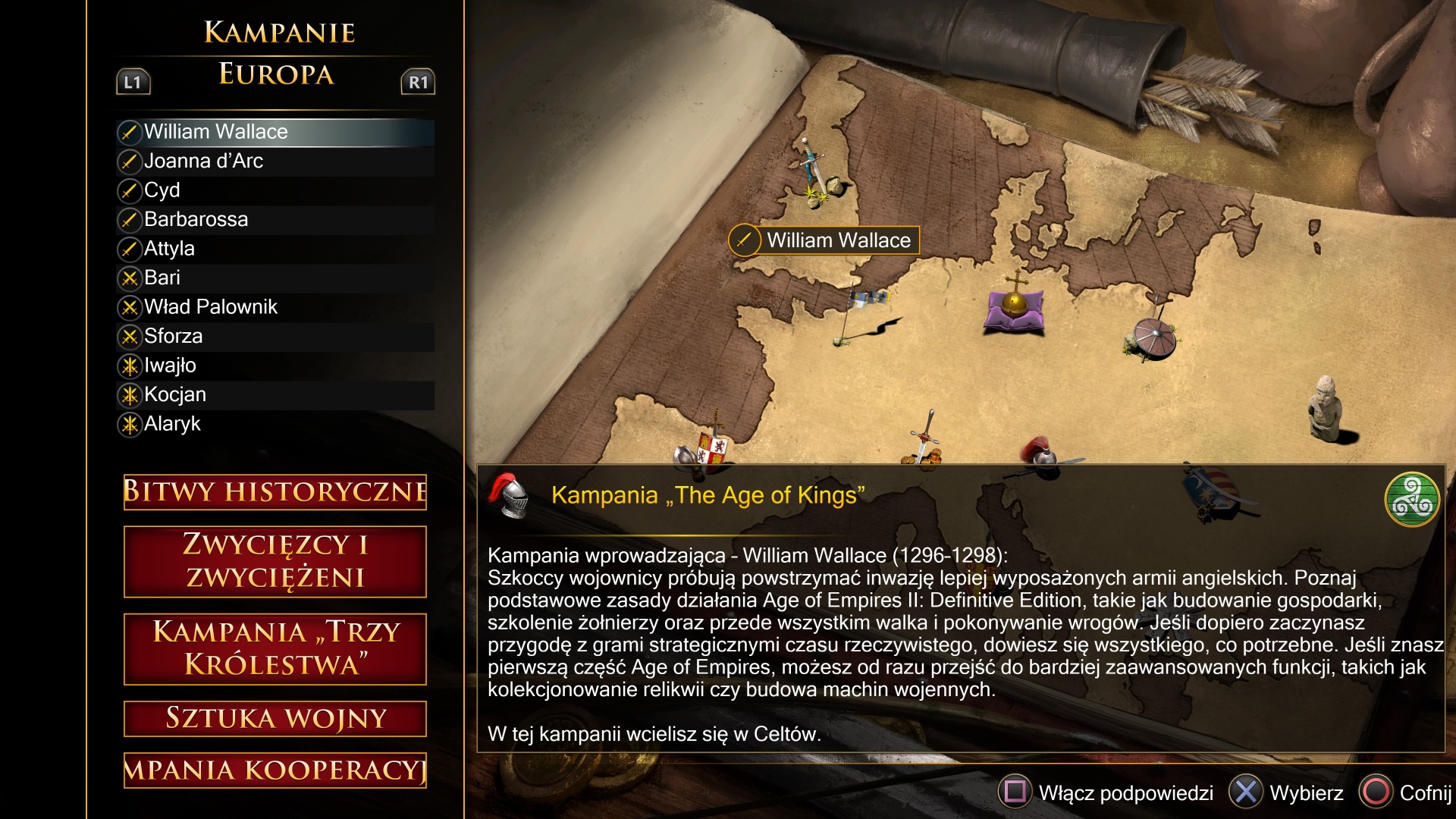Open Kampania Trzy Królestwa

pyautogui.click(x=275, y=648)
